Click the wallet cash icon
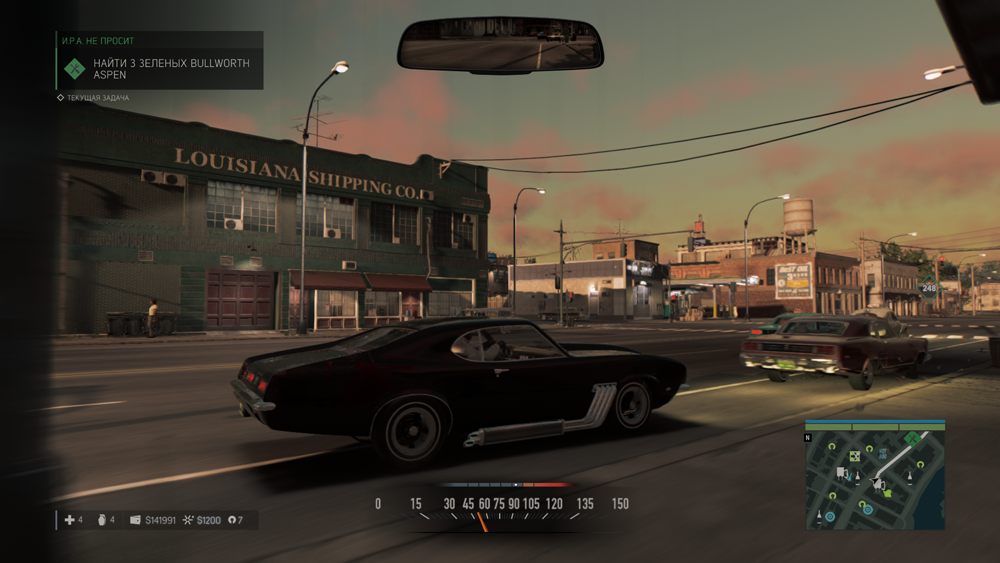Viewport: 1000px width, 563px height. [135, 520]
